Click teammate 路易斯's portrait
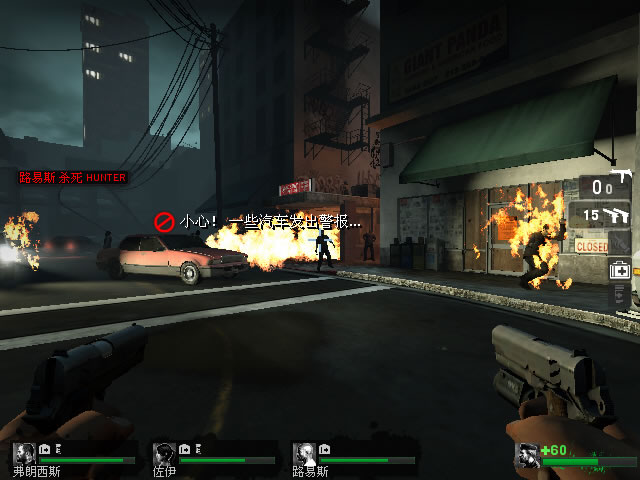Viewport: 640px width, 480px height. (x=304, y=453)
